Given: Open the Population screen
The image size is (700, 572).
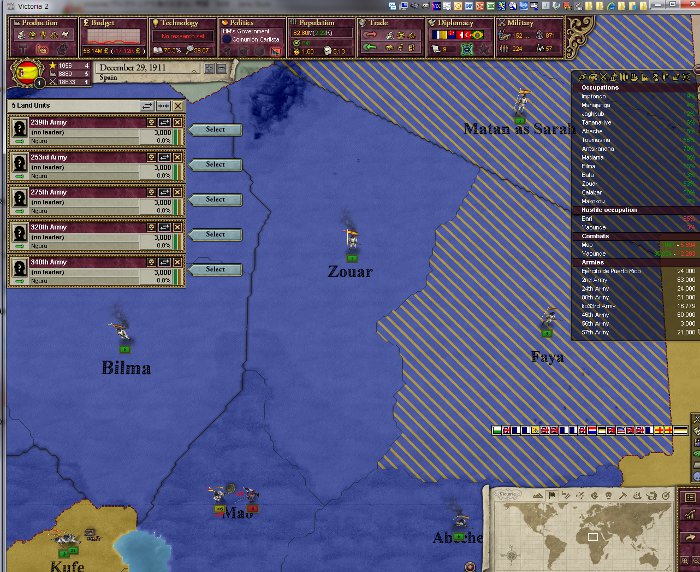Looking at the screenshot, I should 321,22.
